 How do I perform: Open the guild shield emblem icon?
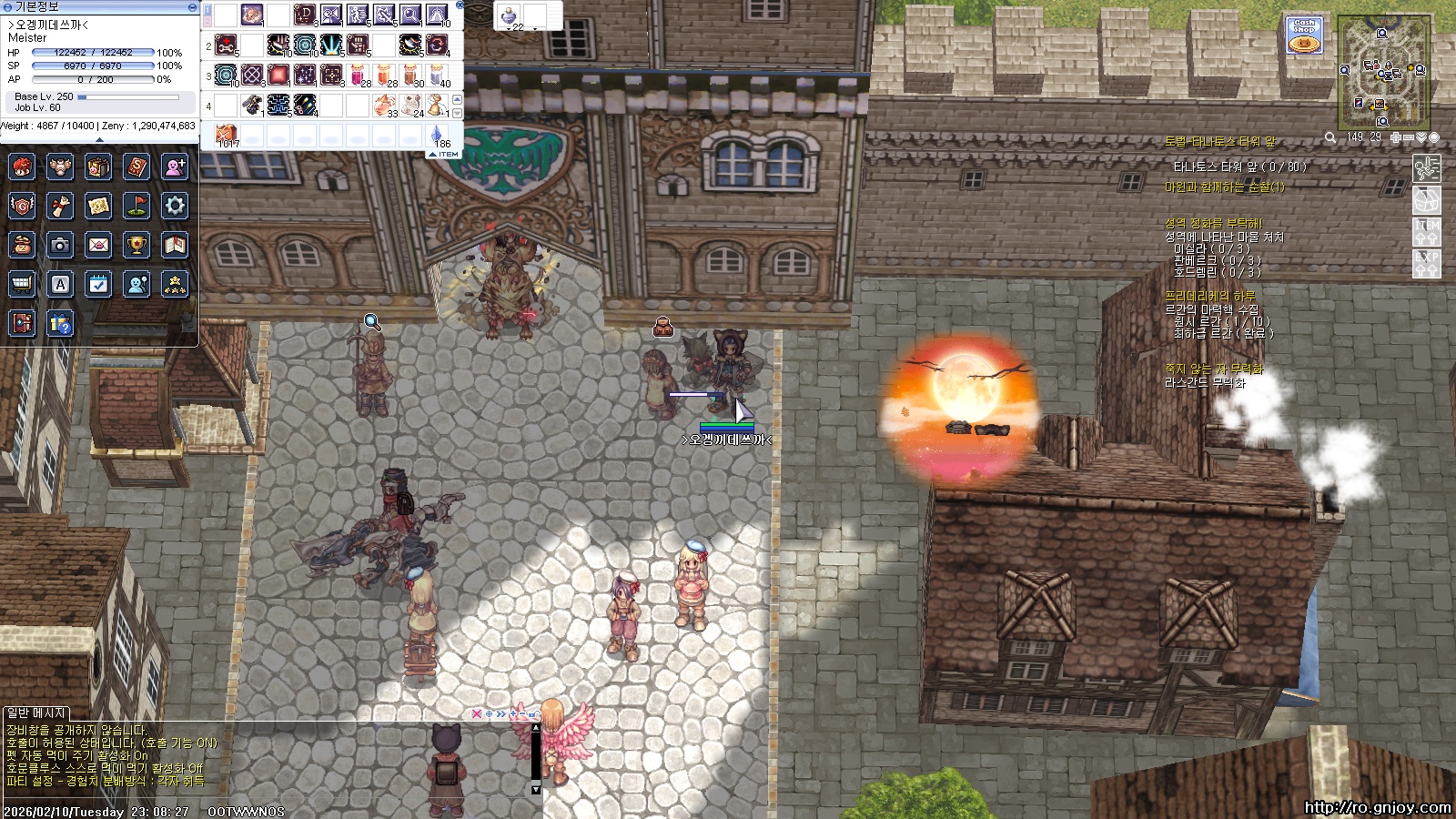point(22,206)
